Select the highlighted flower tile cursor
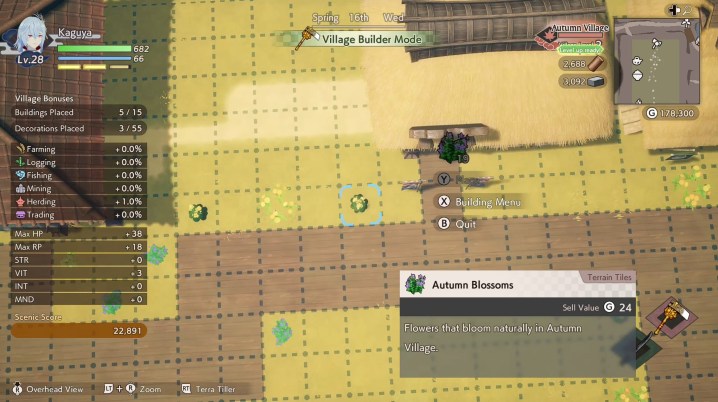 pos(359,204)
